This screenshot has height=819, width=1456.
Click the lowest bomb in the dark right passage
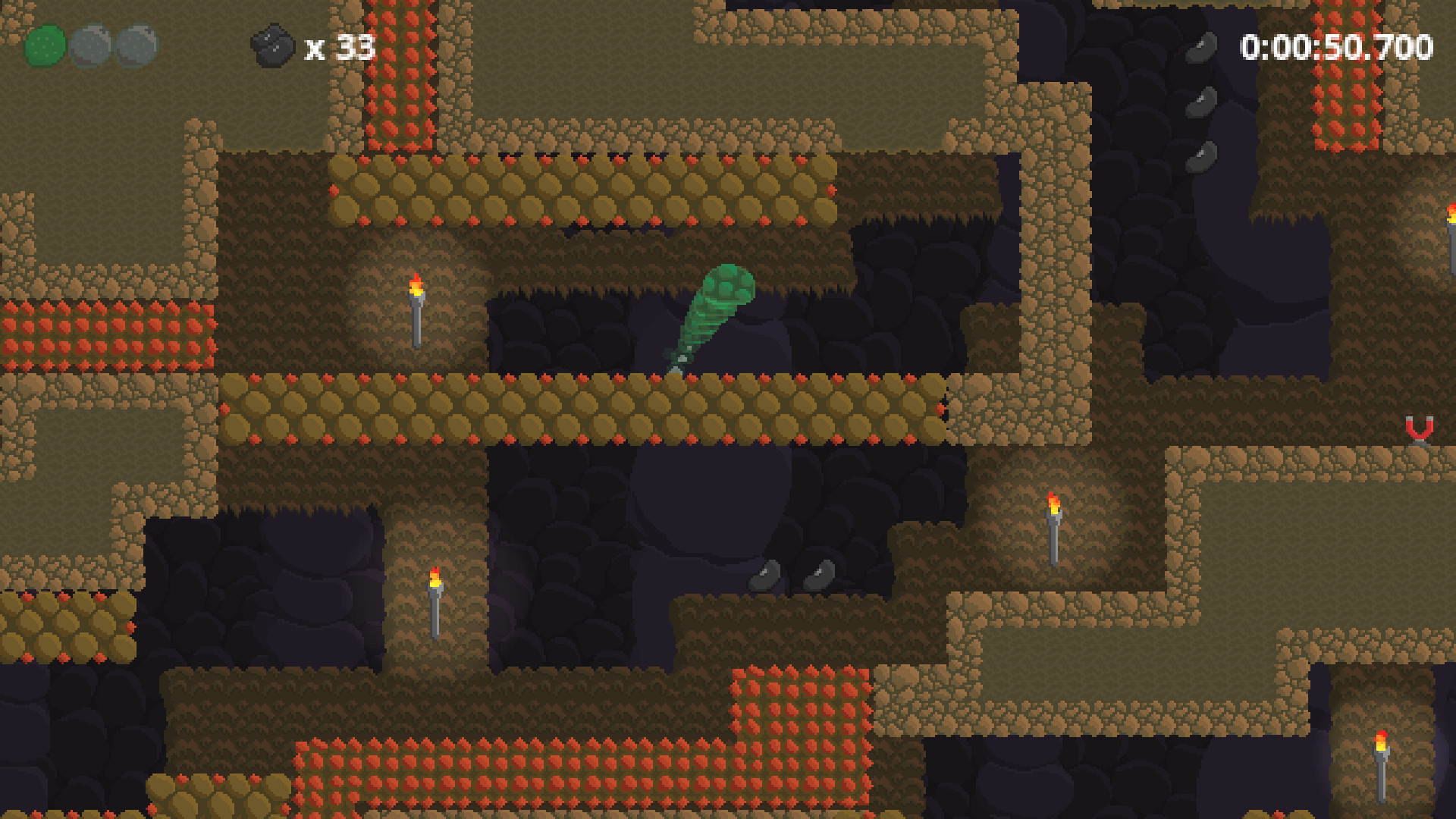coord(1200,155)
